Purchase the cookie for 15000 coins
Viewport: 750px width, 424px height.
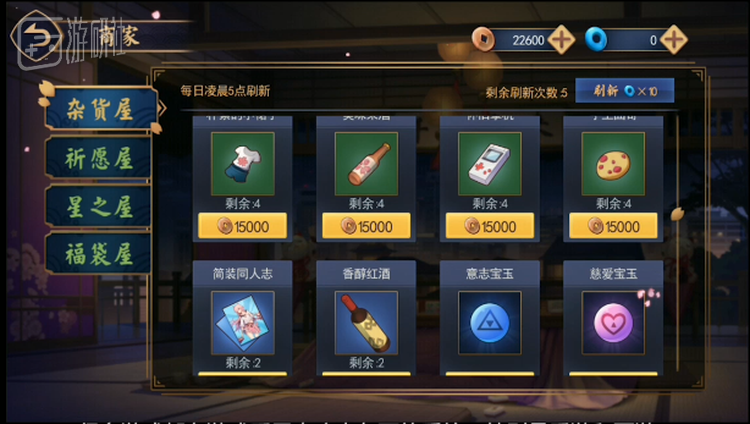[x=613, y=226]
